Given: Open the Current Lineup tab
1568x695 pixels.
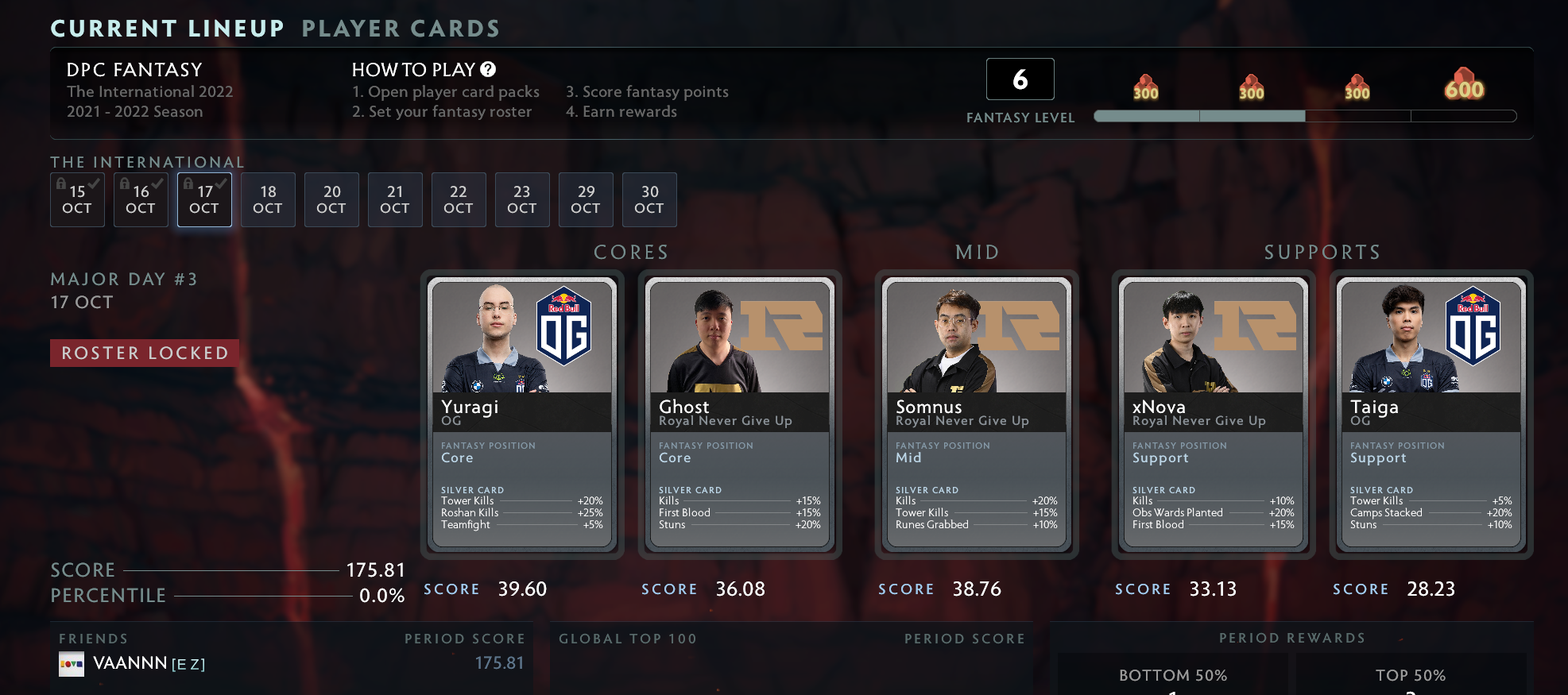Looking at the screenshot, I should pos(167,29).
